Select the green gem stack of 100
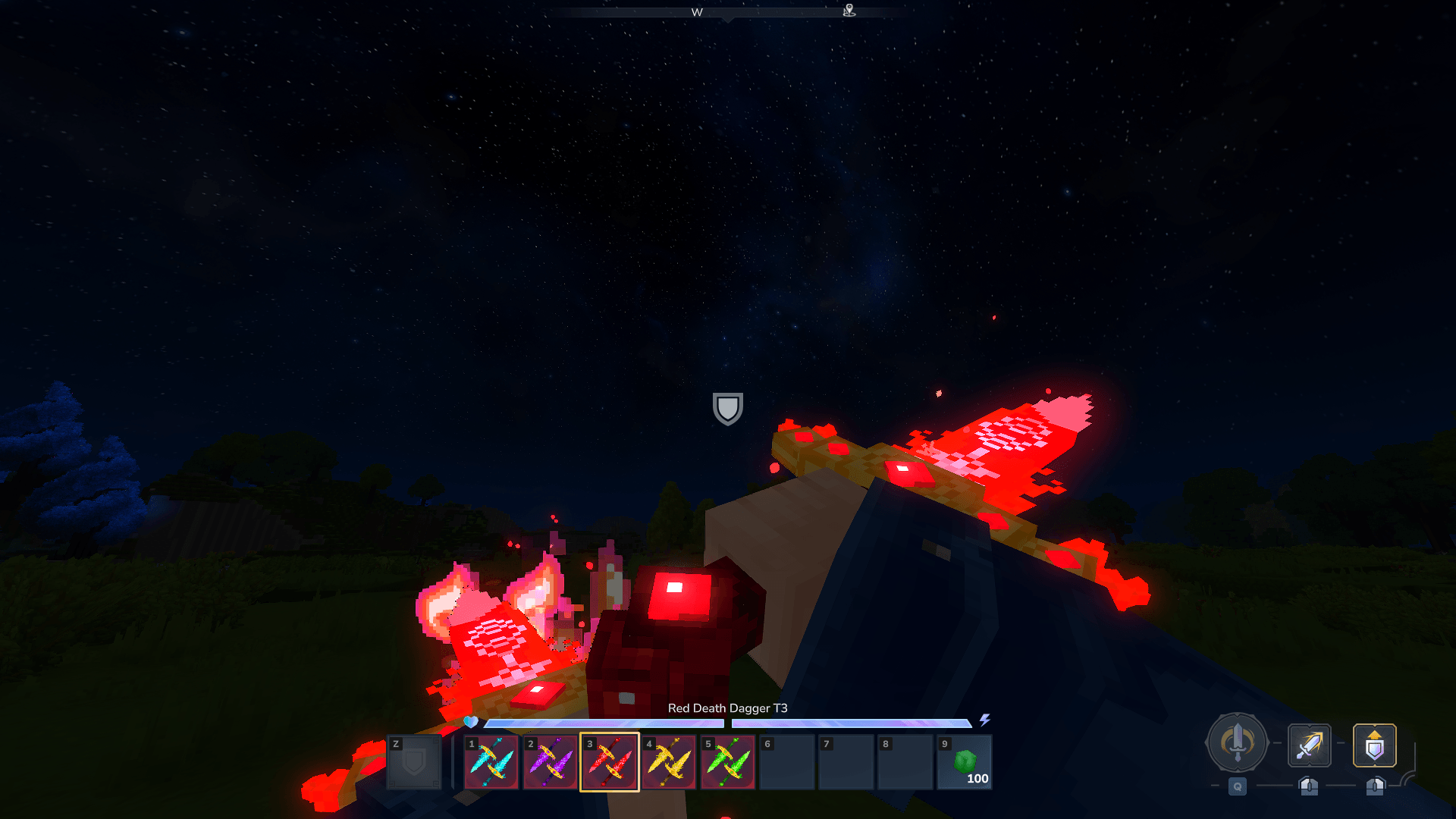This screenshot has width=1456, height=819. point(965,762)
